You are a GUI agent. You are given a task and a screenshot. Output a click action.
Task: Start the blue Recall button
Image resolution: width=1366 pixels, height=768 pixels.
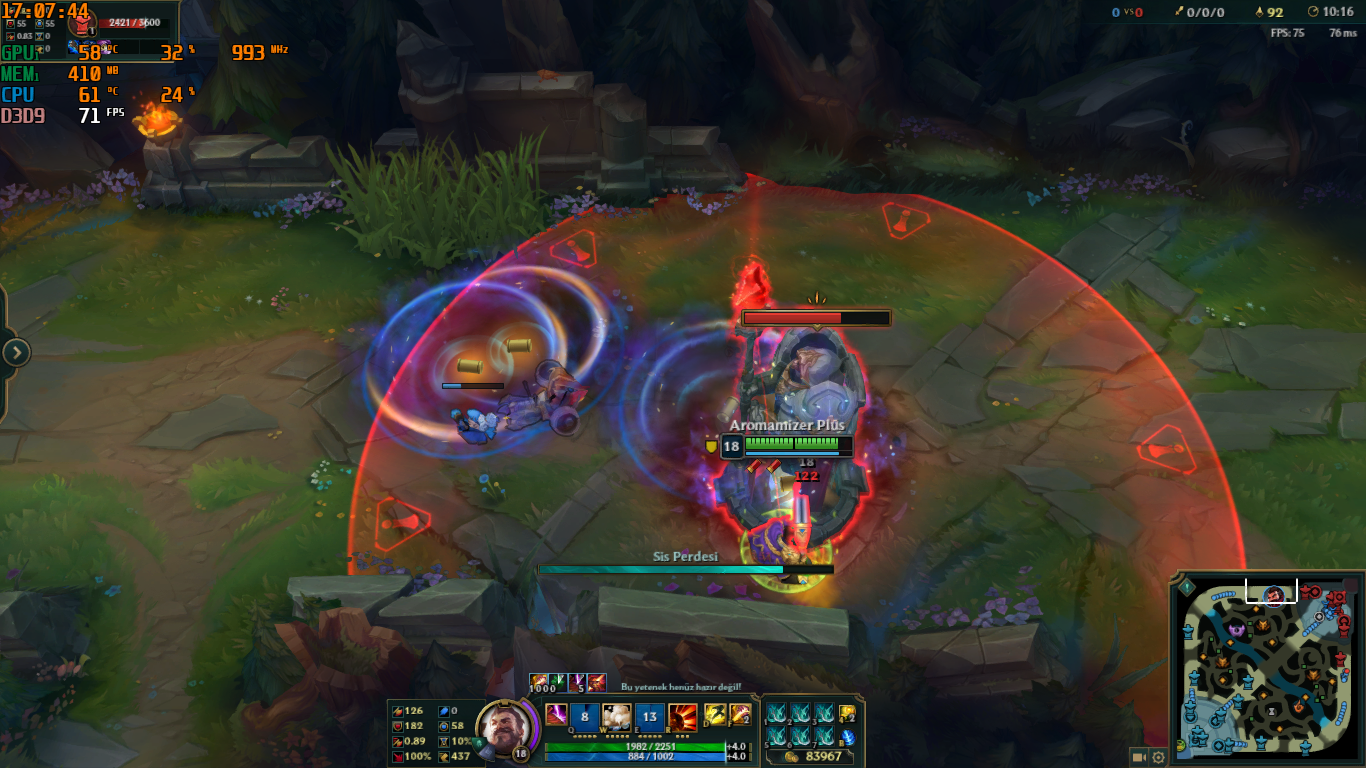click(x=847, y=737)
